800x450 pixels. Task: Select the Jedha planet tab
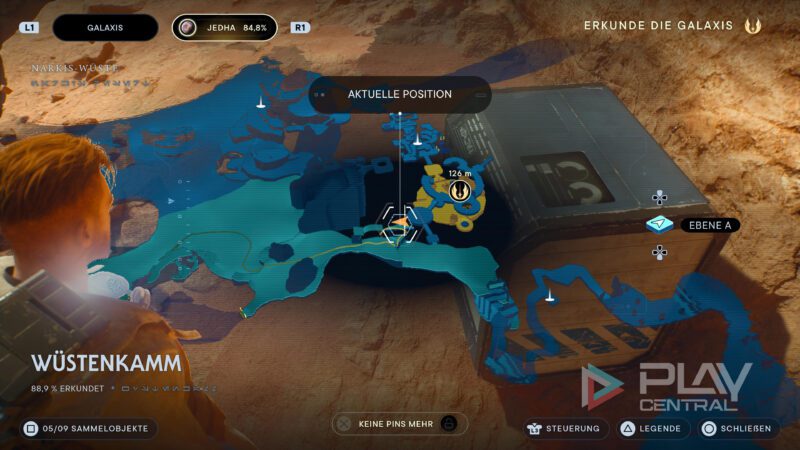pyautogui.click(x=227, y=27)
